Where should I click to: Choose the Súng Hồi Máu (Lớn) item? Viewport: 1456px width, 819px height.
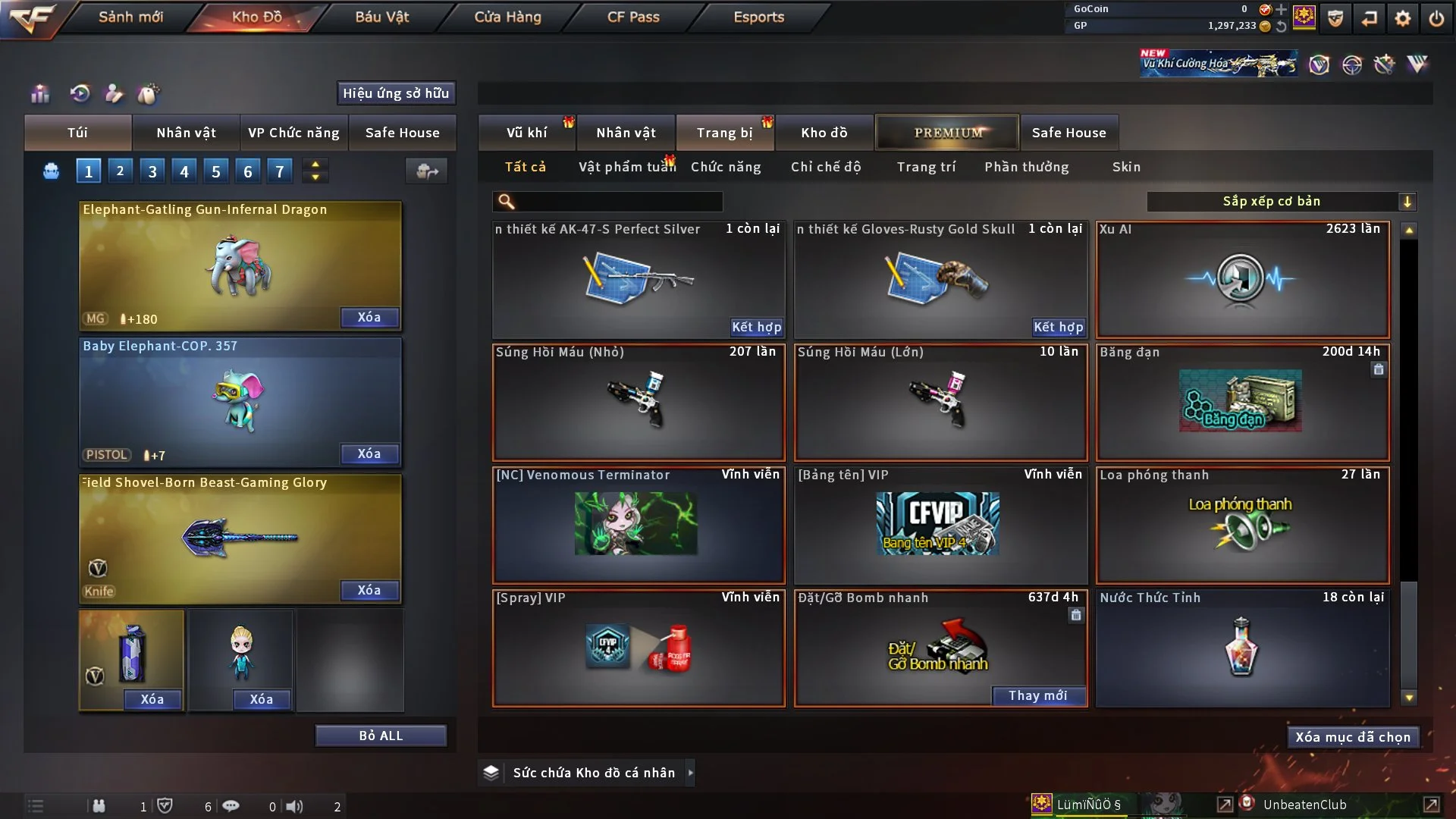940,403
